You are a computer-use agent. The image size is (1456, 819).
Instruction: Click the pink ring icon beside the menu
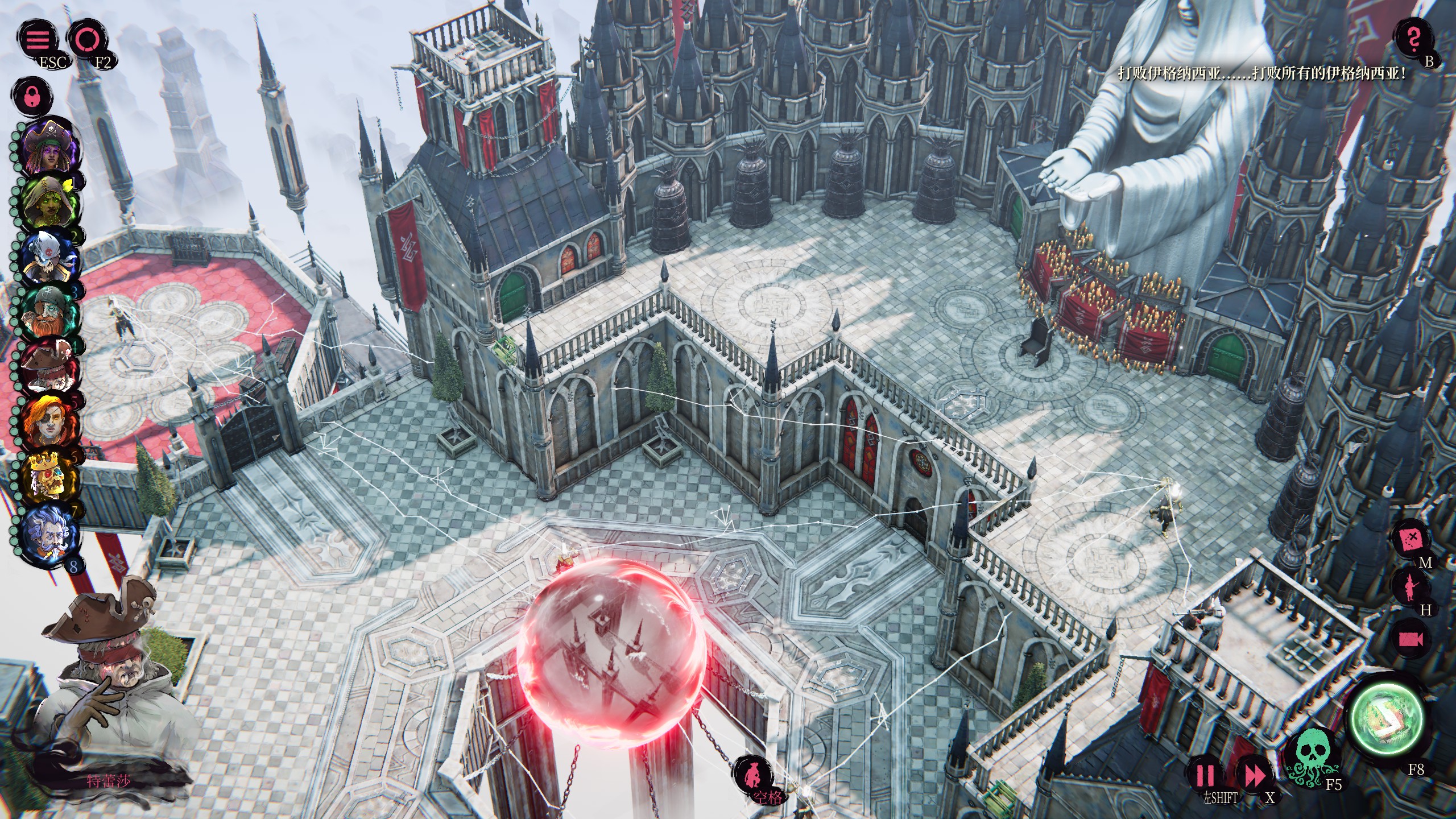pos(88,40)
